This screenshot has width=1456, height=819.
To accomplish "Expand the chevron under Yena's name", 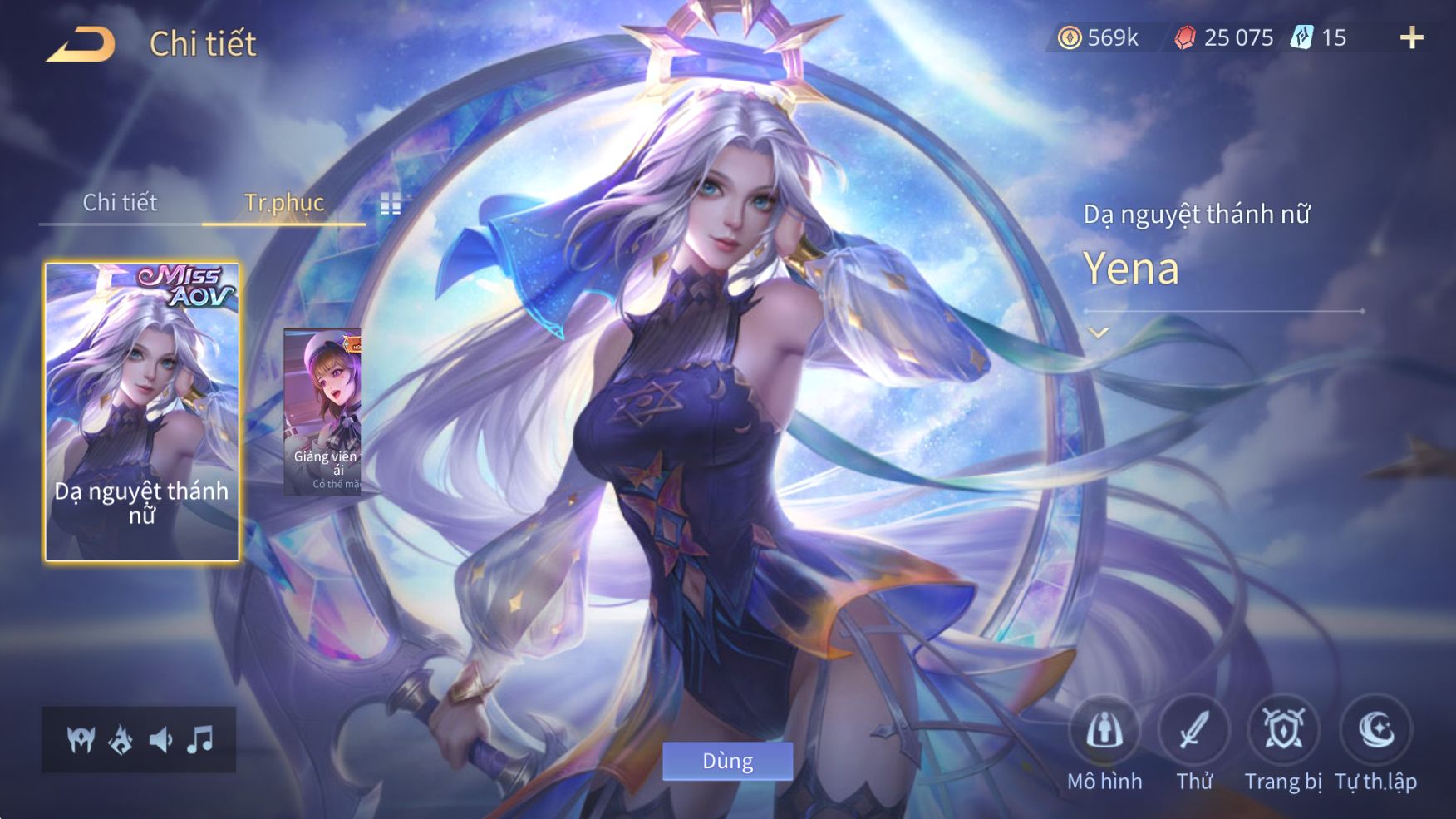I will 1099,333.
